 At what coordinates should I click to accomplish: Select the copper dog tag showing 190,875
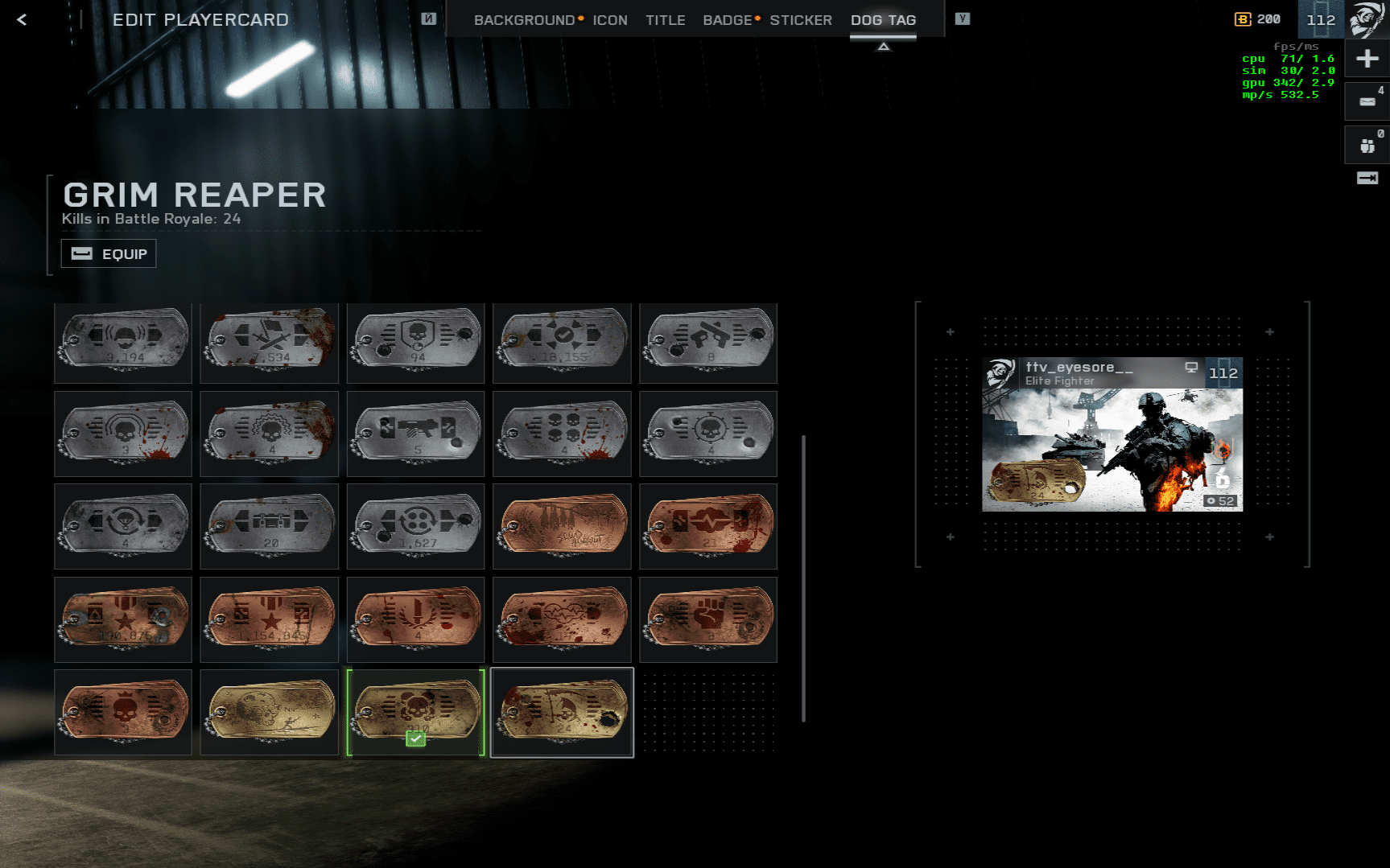point(123,619)
